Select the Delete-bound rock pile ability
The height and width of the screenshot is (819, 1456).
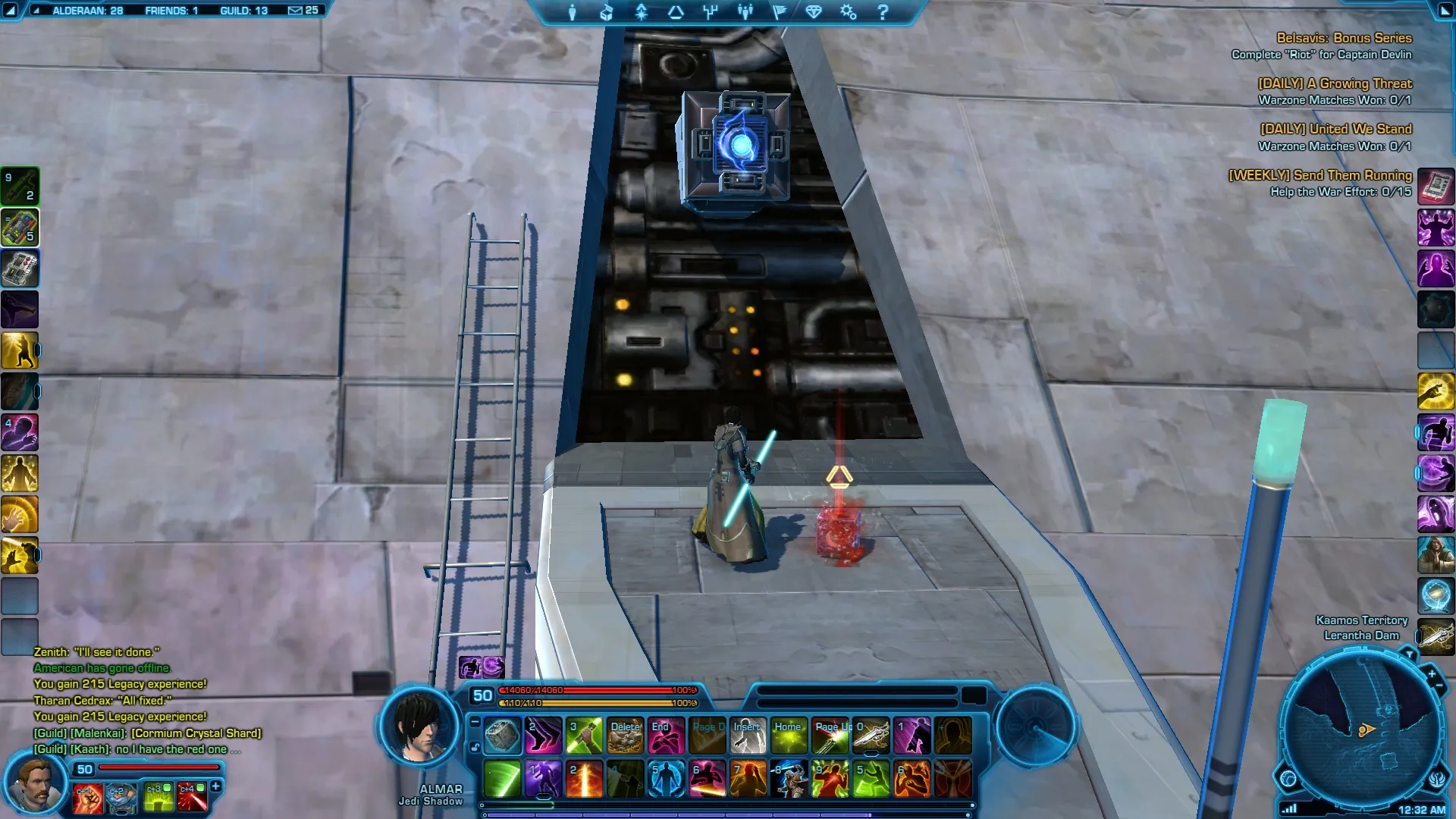click(626, 736)
